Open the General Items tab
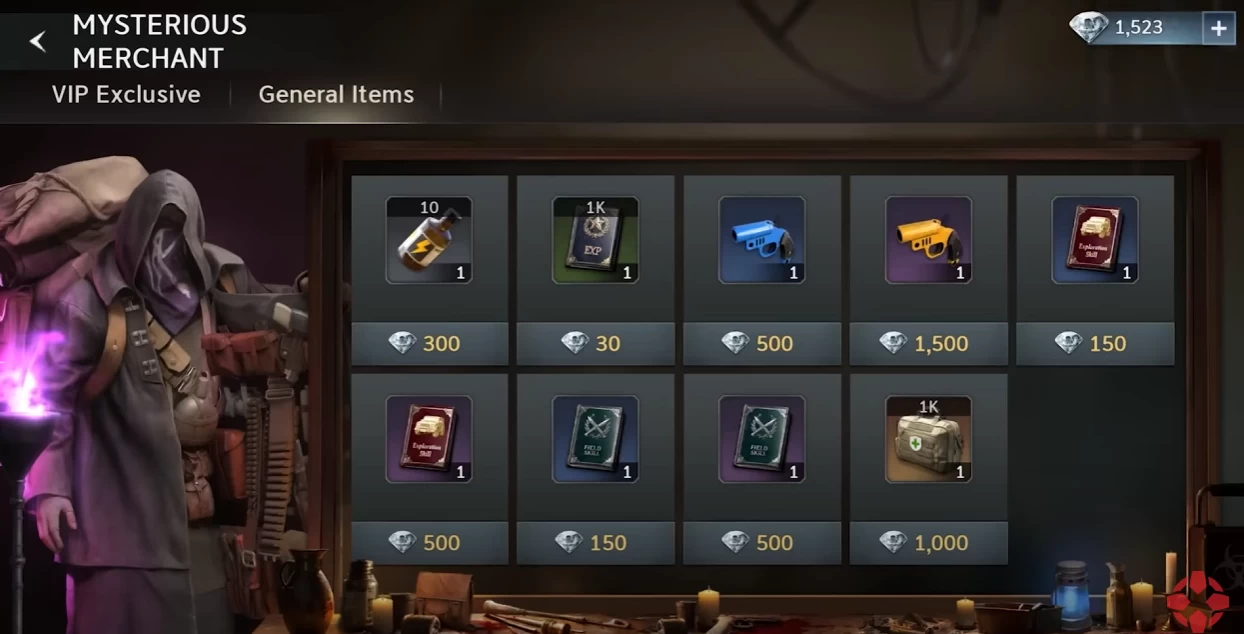1244x634 pixels. tap(336, 95)
